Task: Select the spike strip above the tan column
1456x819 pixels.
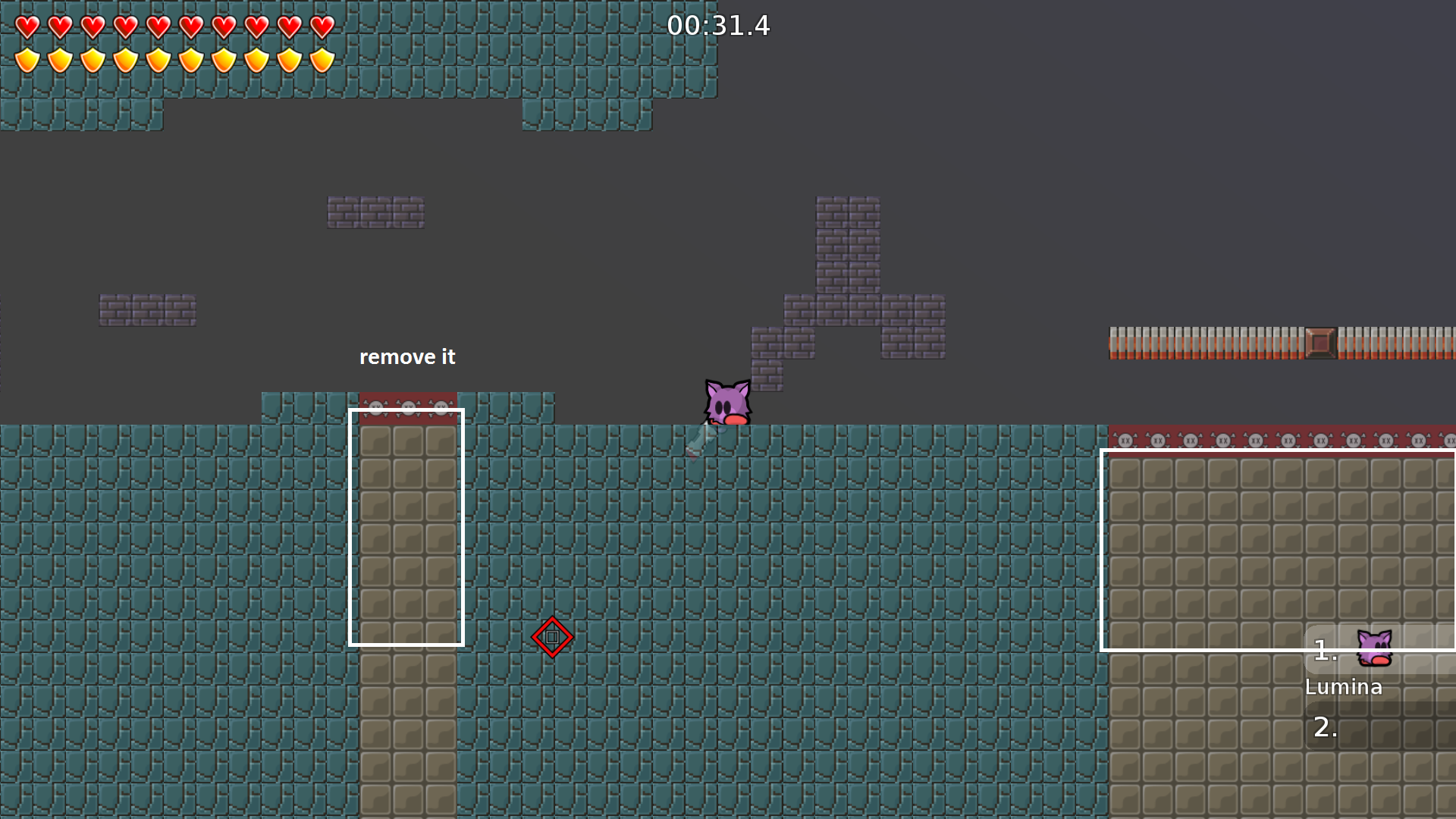Action: pos(407,407)
